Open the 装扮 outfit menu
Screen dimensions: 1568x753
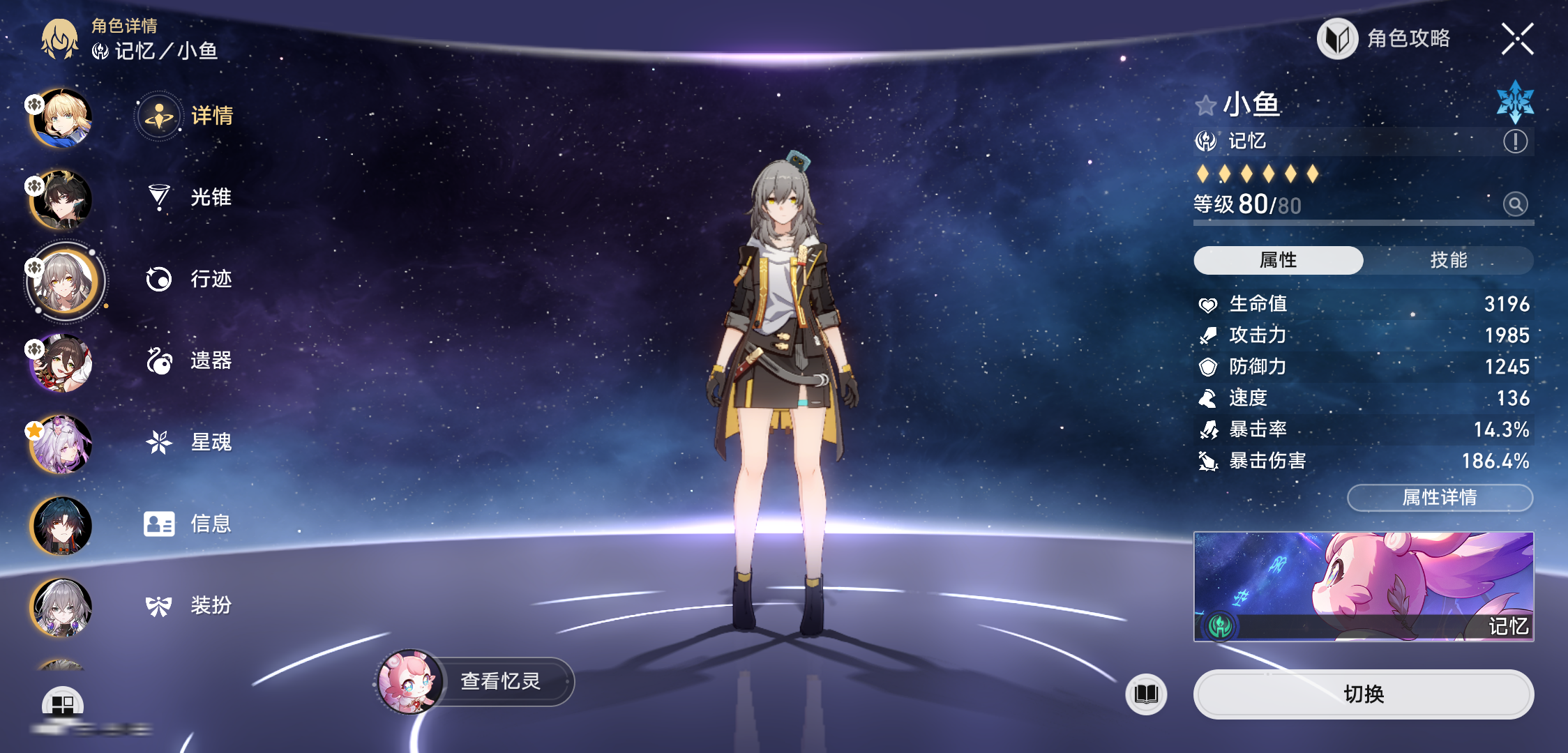pyautogui.click(x=190, y=605)
